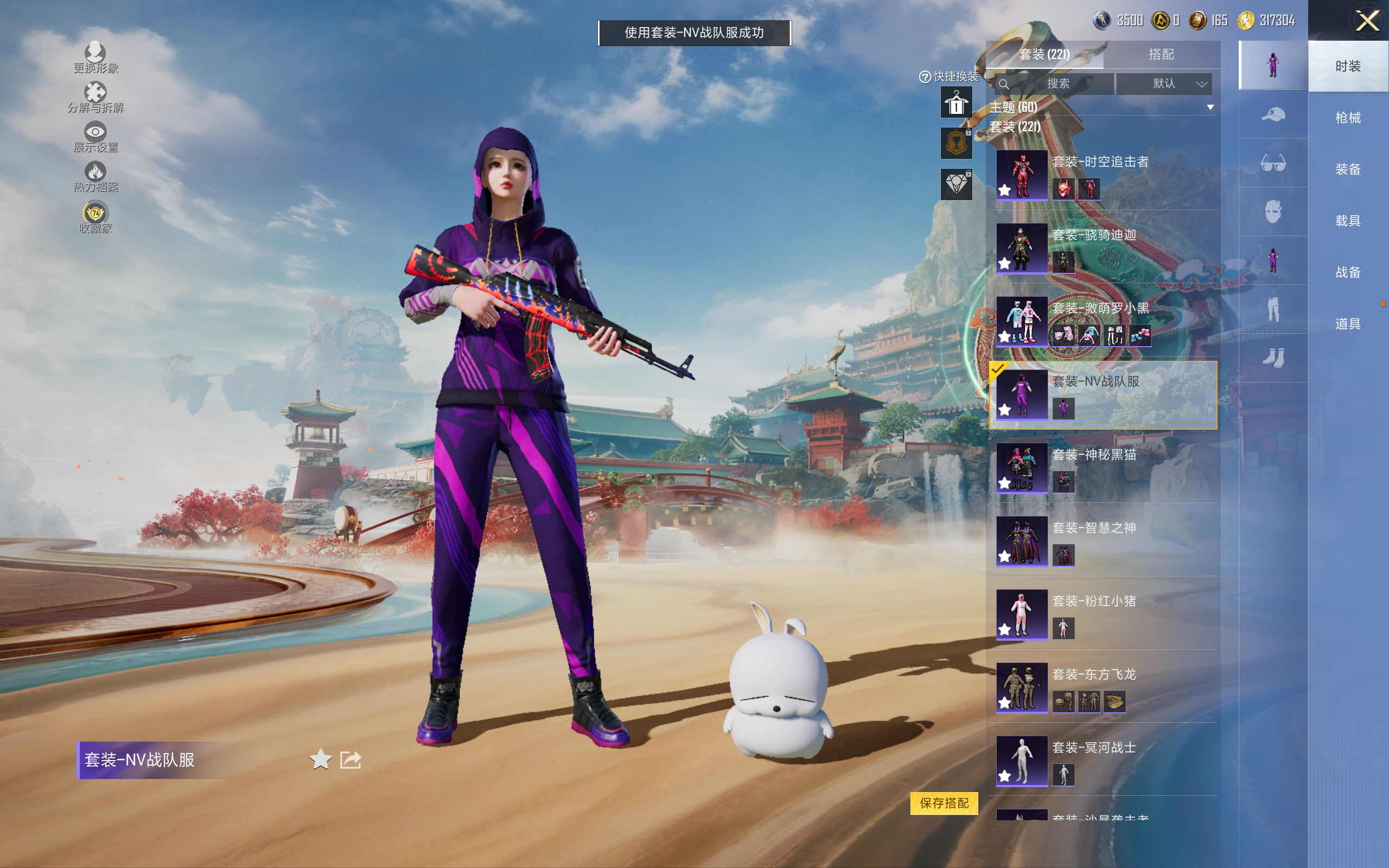
Task: Equip the 套装-神秘黑猫 outfit
Action: [x=1101, y=468]
